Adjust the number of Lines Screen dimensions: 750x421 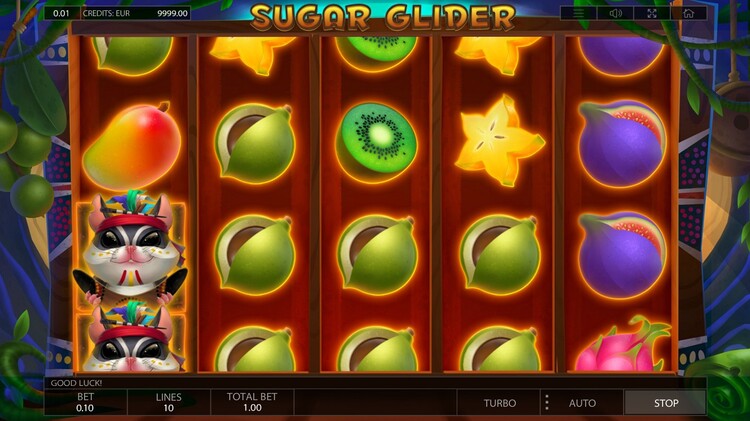pyautogui.click(x=168, y=403)
